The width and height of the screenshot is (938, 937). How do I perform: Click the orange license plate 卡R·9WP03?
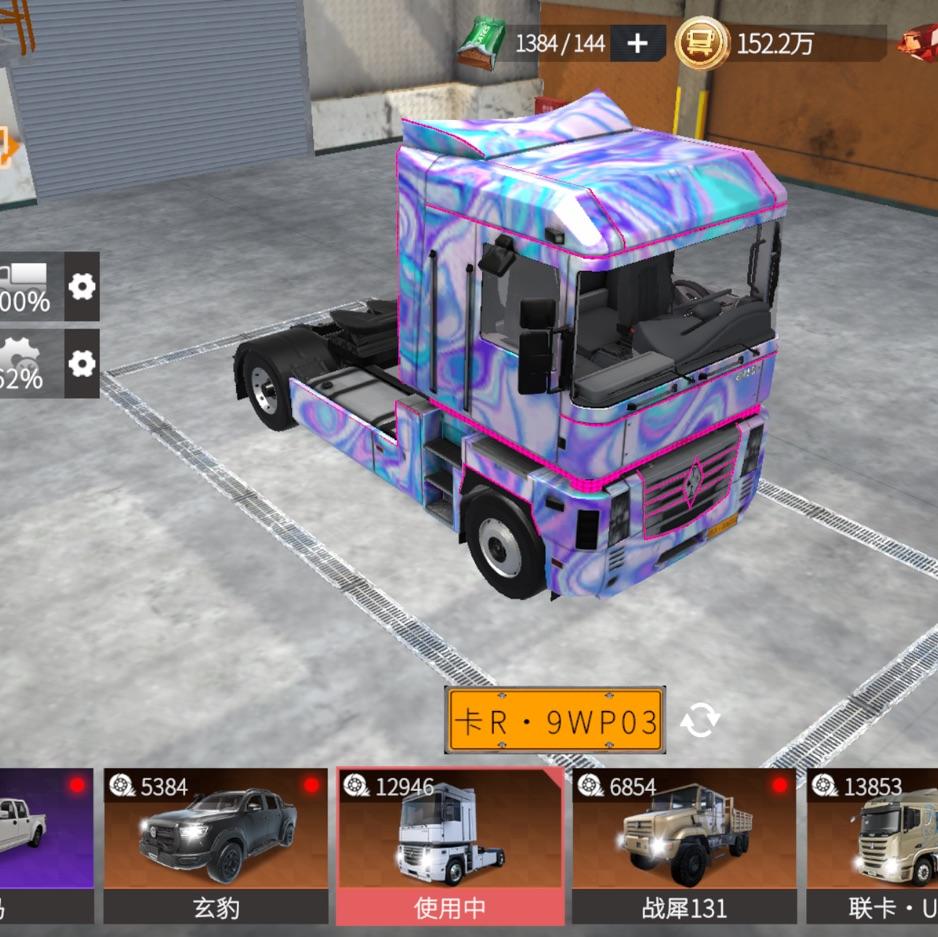click(x=555, y=720)
